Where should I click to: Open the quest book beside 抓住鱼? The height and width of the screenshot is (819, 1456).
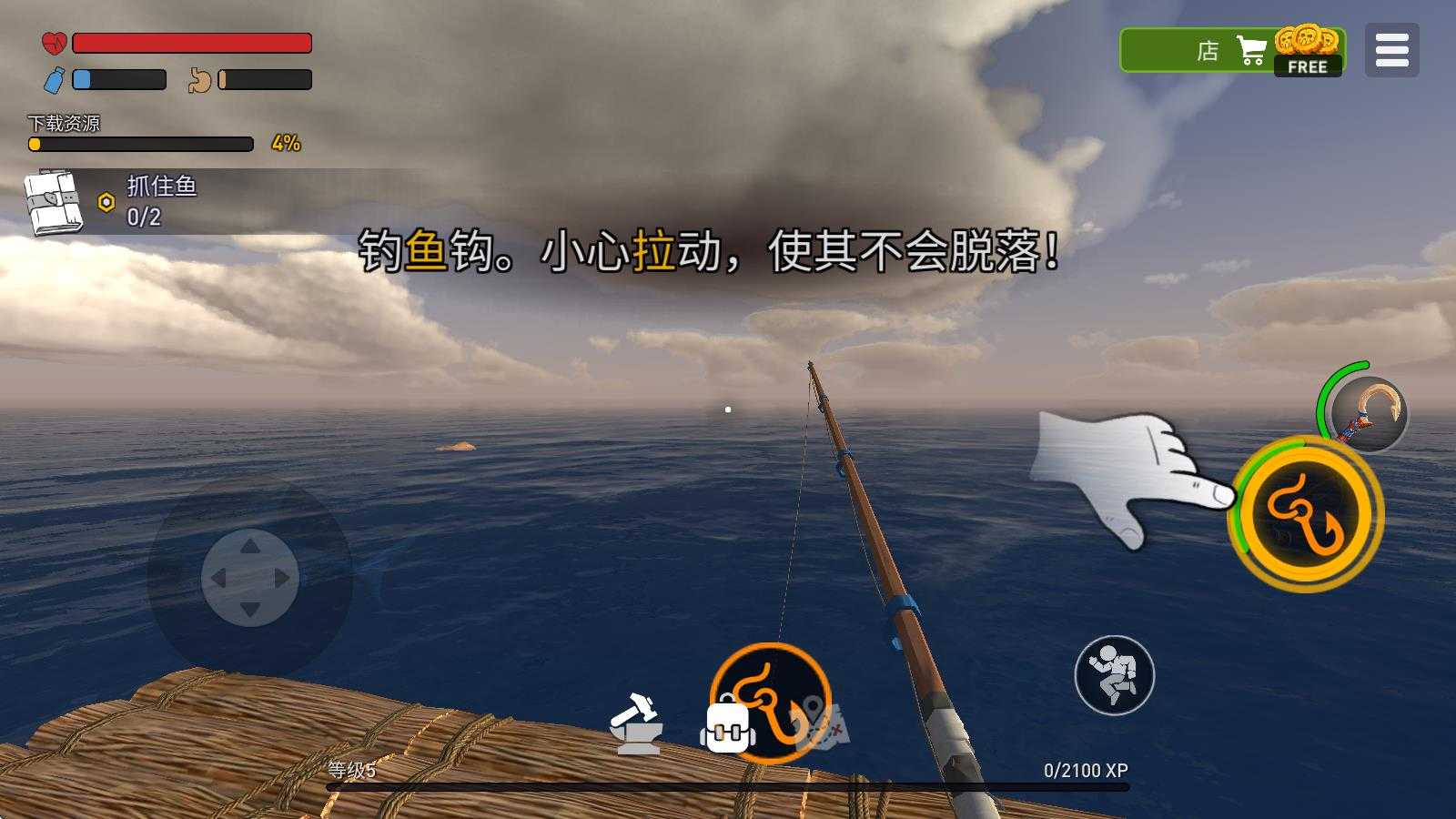tap(50, 202)
